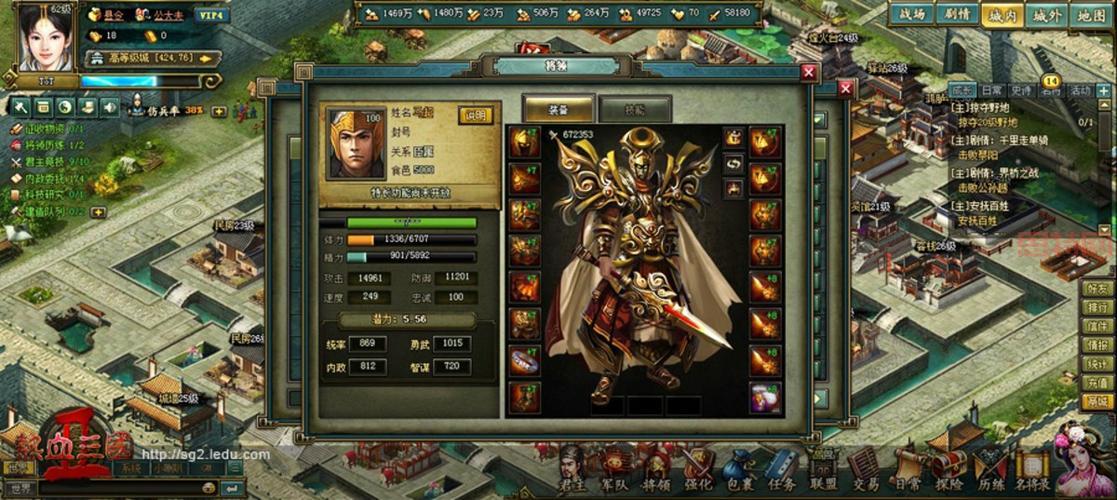Click the 说明 description button
The width and height of the screenshot is (1117, 500).
point(476,115)
